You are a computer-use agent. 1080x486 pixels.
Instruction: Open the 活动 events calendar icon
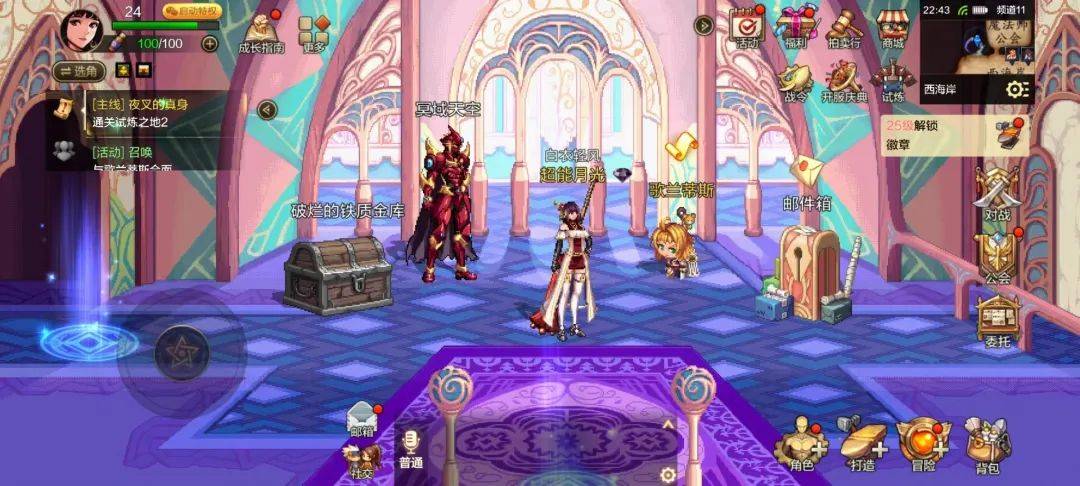click(x=745, y=27)
